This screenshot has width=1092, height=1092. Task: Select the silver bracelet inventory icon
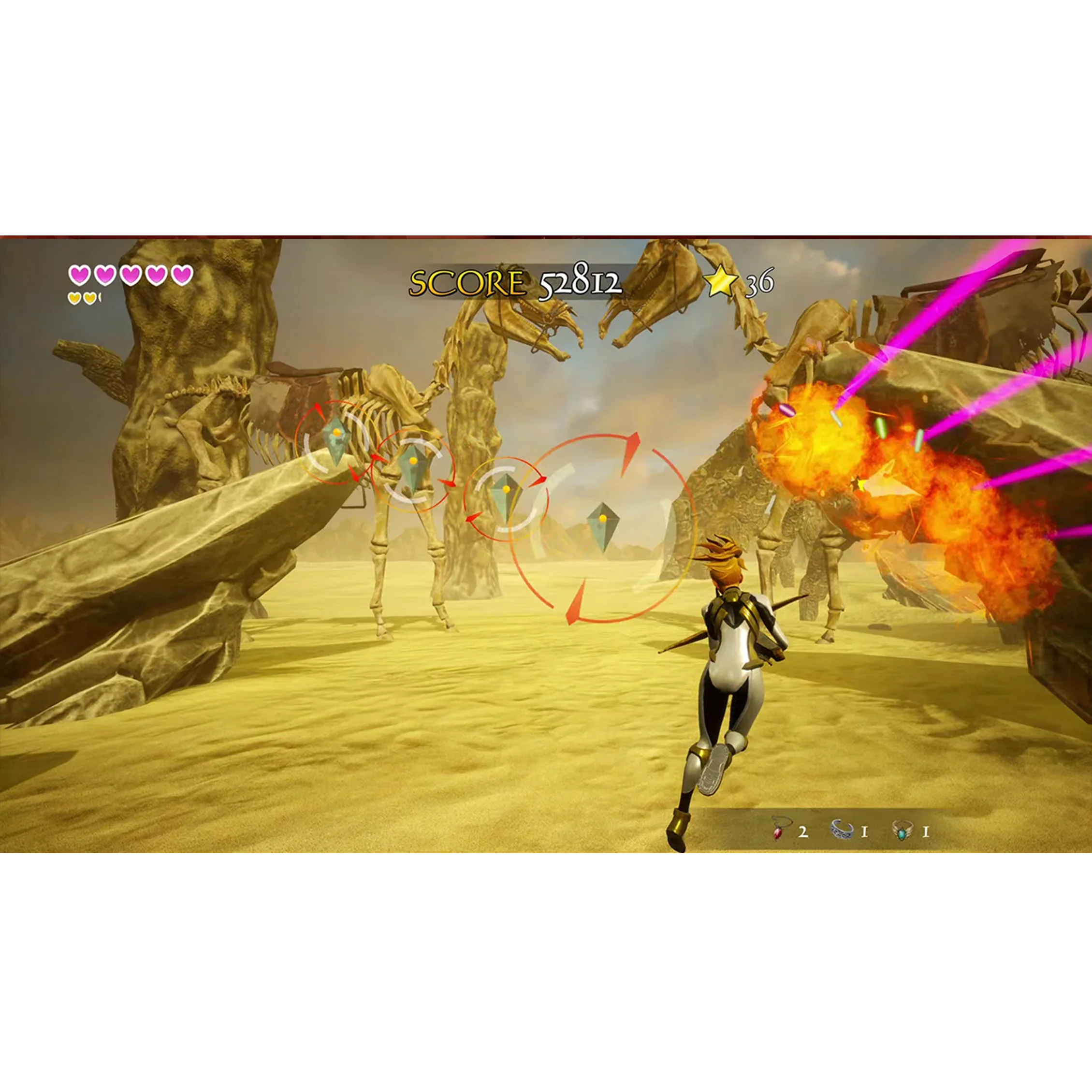(x=843, y=830)
